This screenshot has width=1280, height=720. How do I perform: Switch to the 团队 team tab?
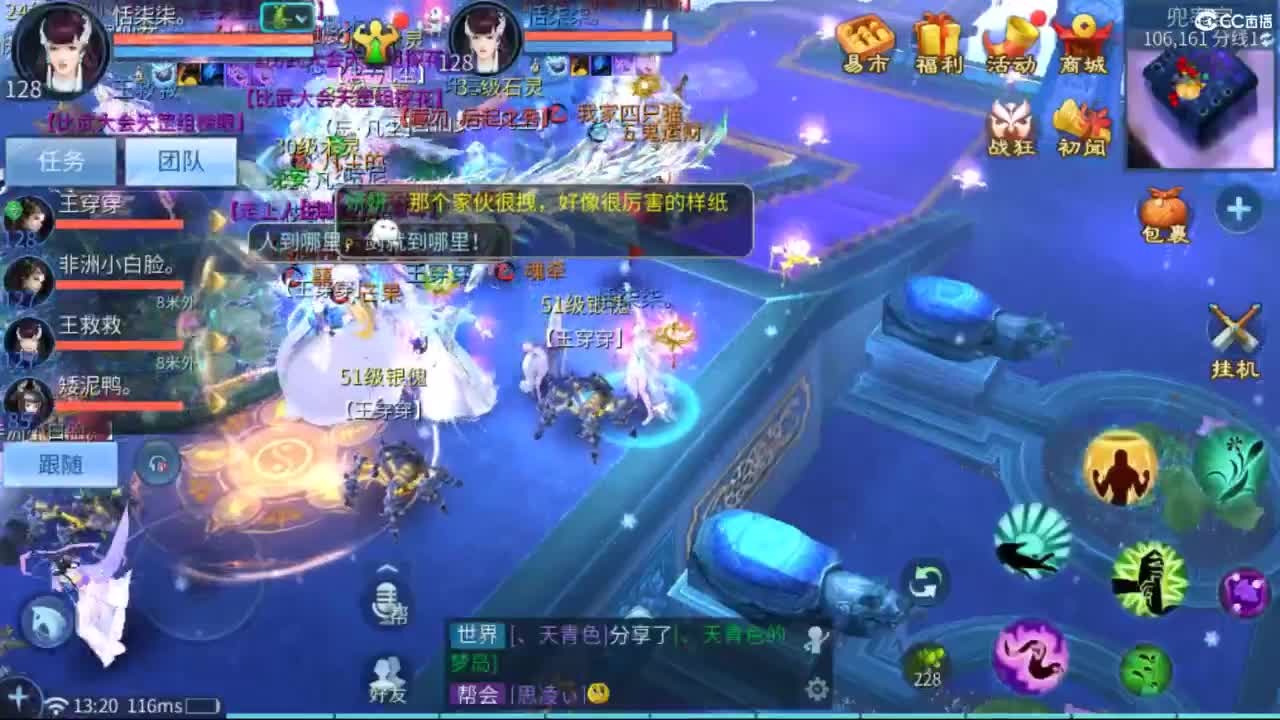(x=182, y=160)
